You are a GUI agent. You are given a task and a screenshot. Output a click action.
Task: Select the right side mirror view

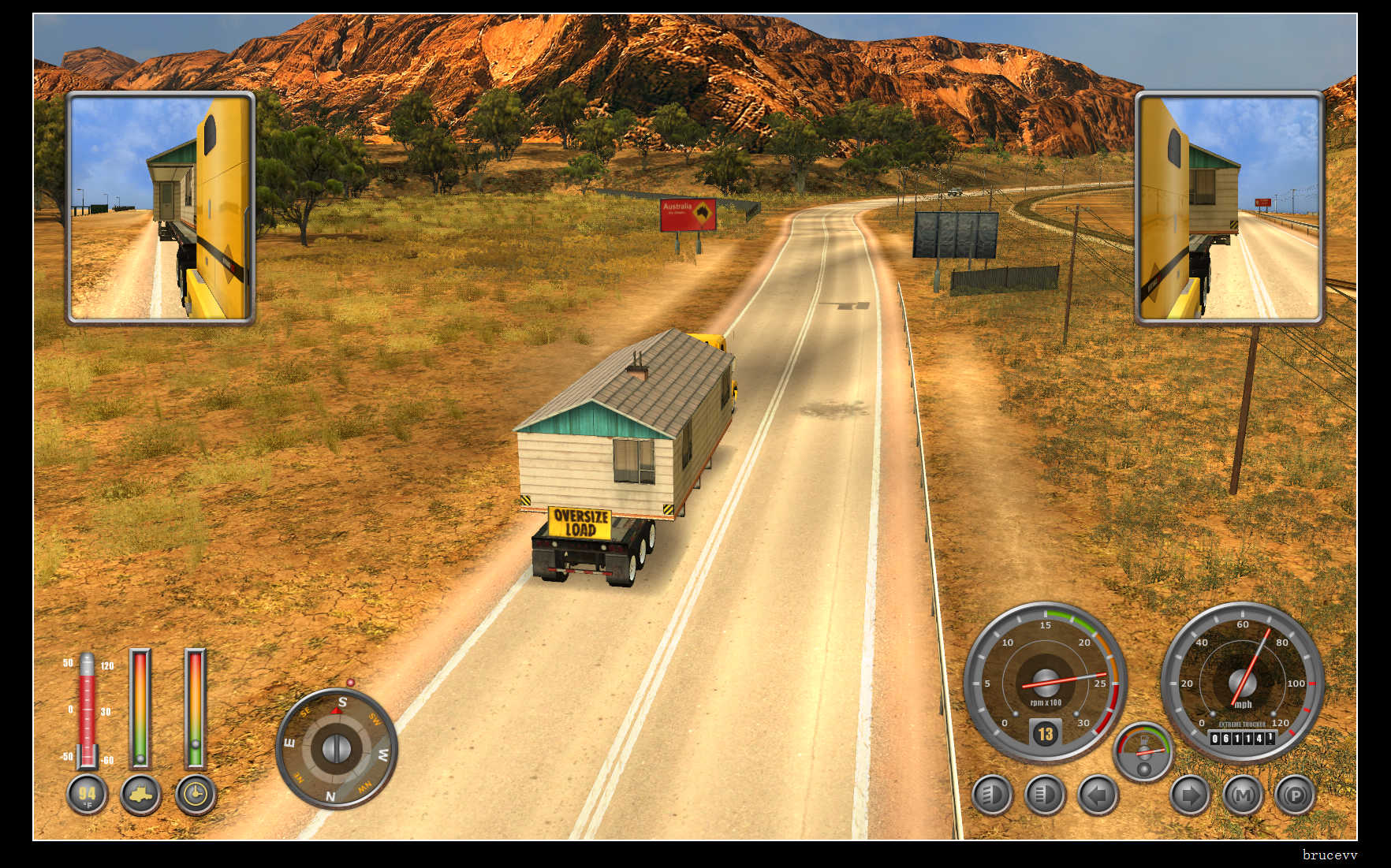(x=1229, y=208)
